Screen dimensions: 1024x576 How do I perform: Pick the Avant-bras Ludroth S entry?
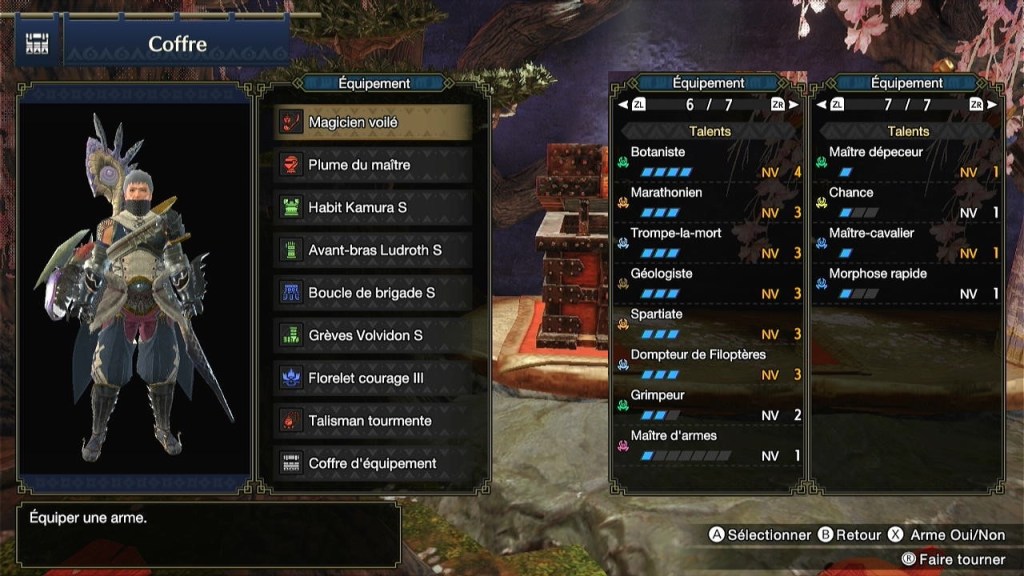coord(372,250)
